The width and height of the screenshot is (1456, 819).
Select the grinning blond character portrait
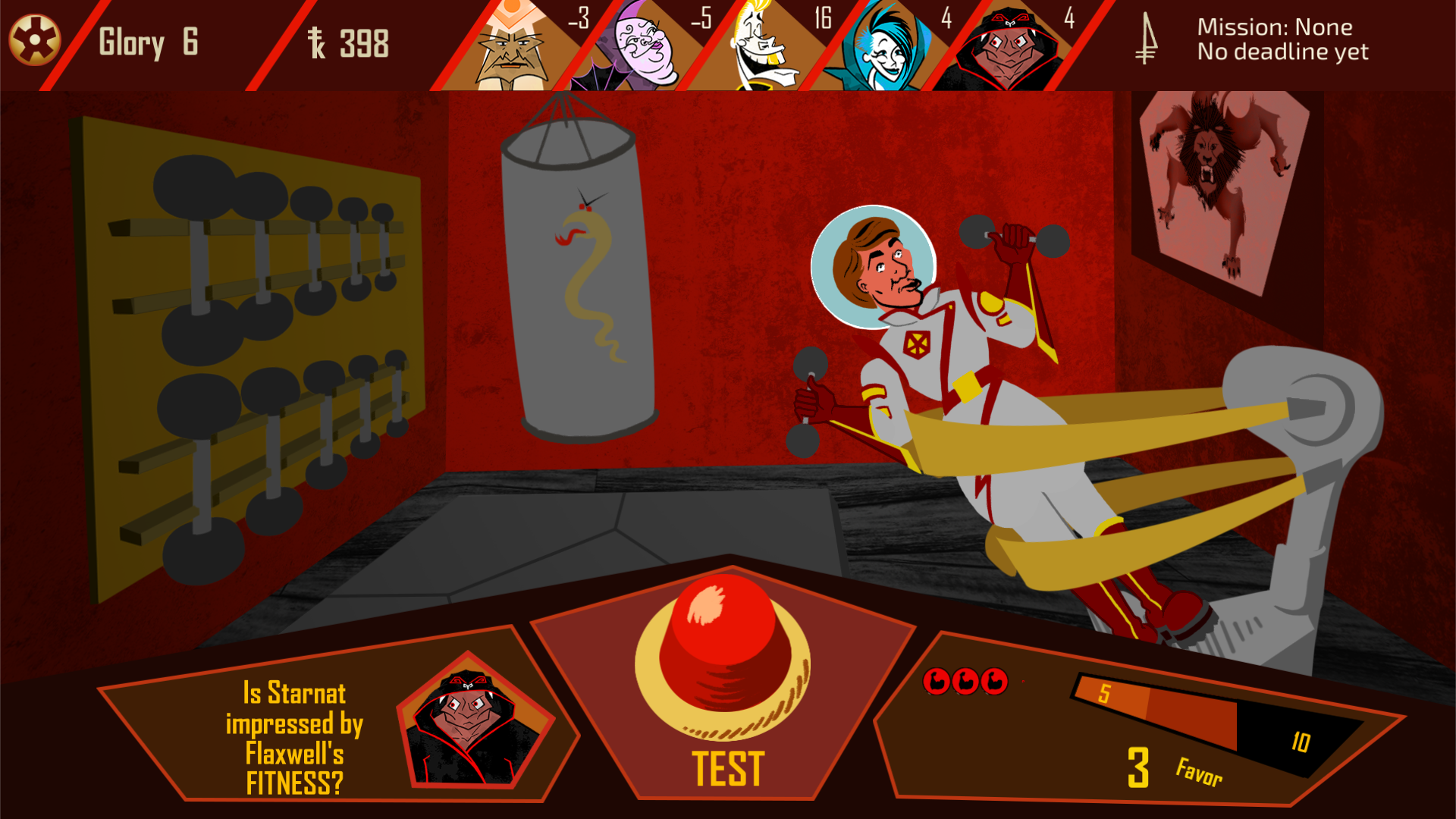tap(762, 48)
